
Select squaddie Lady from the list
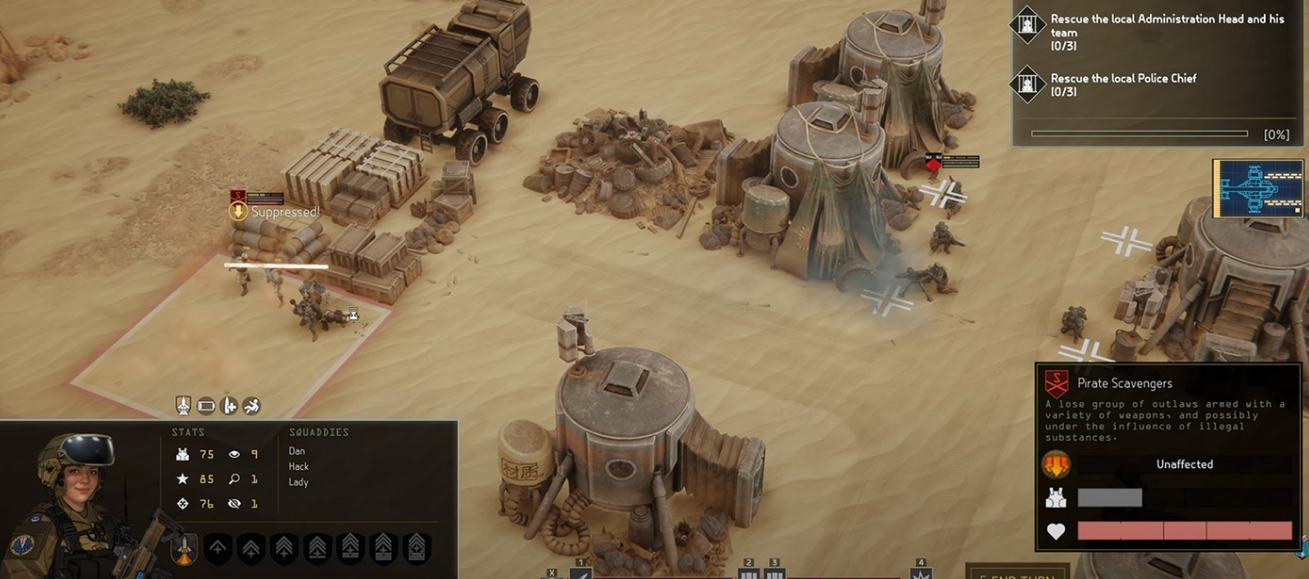tap(298, 482)
